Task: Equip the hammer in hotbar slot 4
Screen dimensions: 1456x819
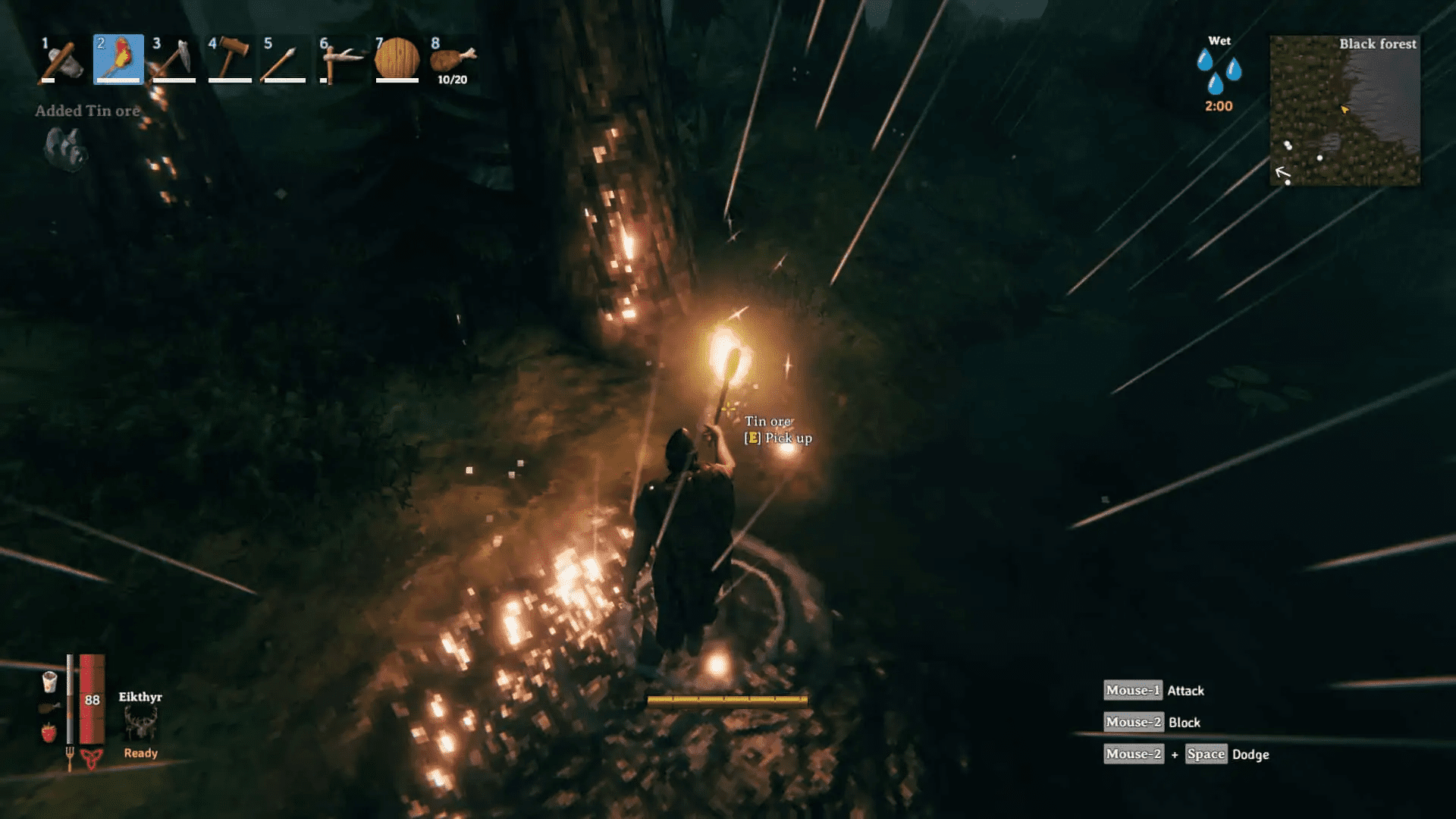Action: pos(230,61)
